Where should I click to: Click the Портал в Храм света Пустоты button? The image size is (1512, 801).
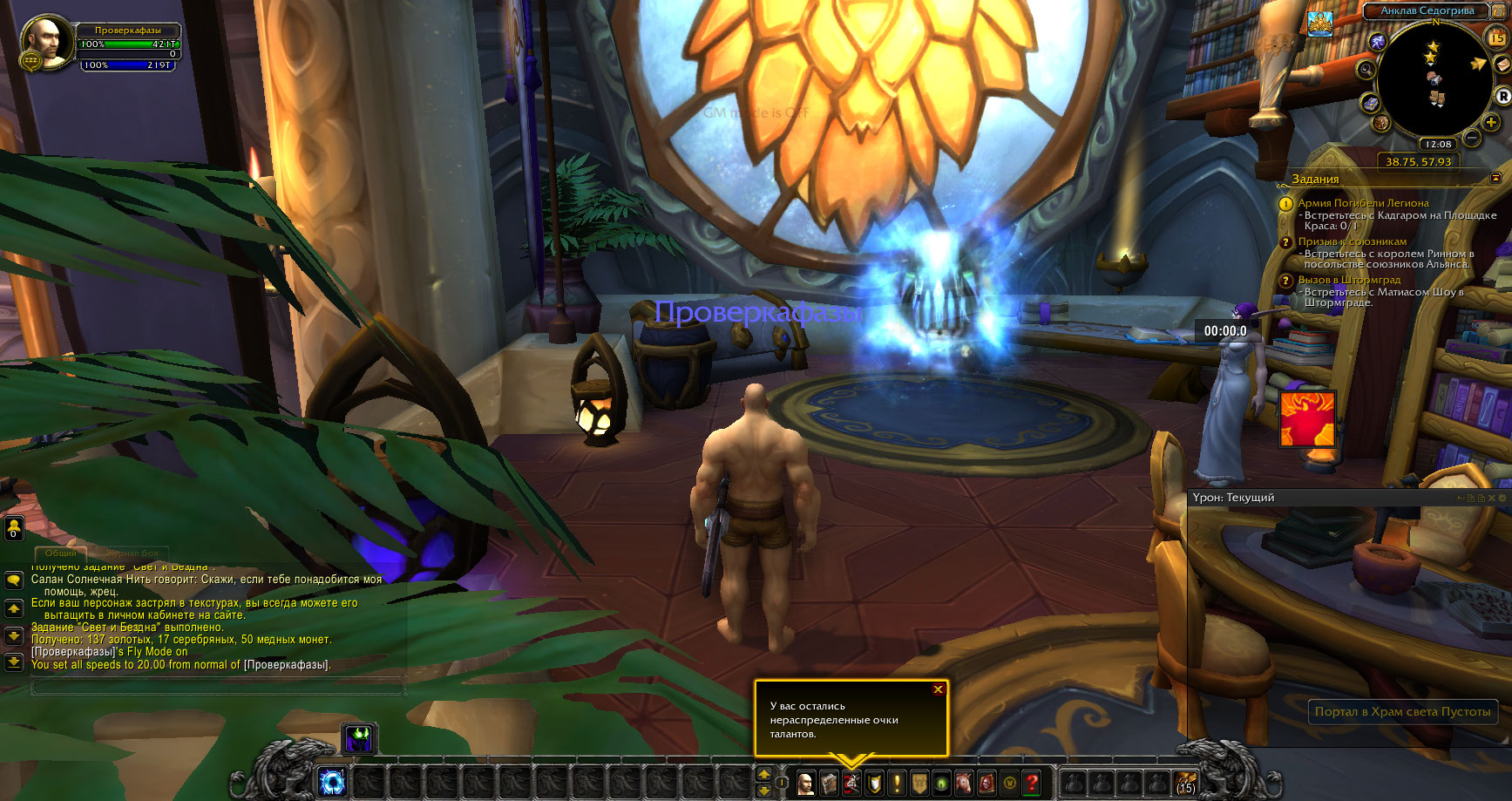[1402, 711]
